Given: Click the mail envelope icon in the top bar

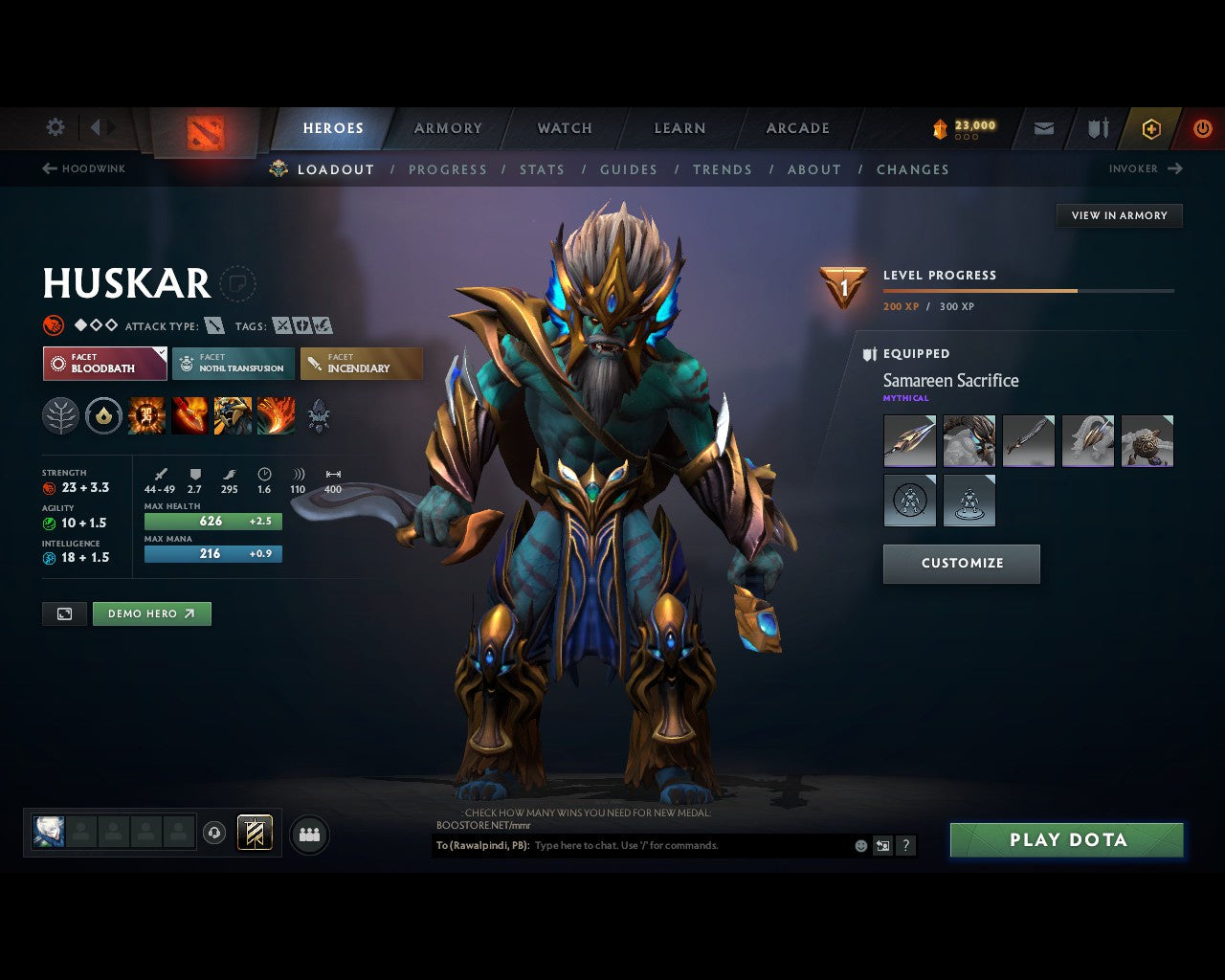Looking at the screenshot, I should [x=1043, y=127].
